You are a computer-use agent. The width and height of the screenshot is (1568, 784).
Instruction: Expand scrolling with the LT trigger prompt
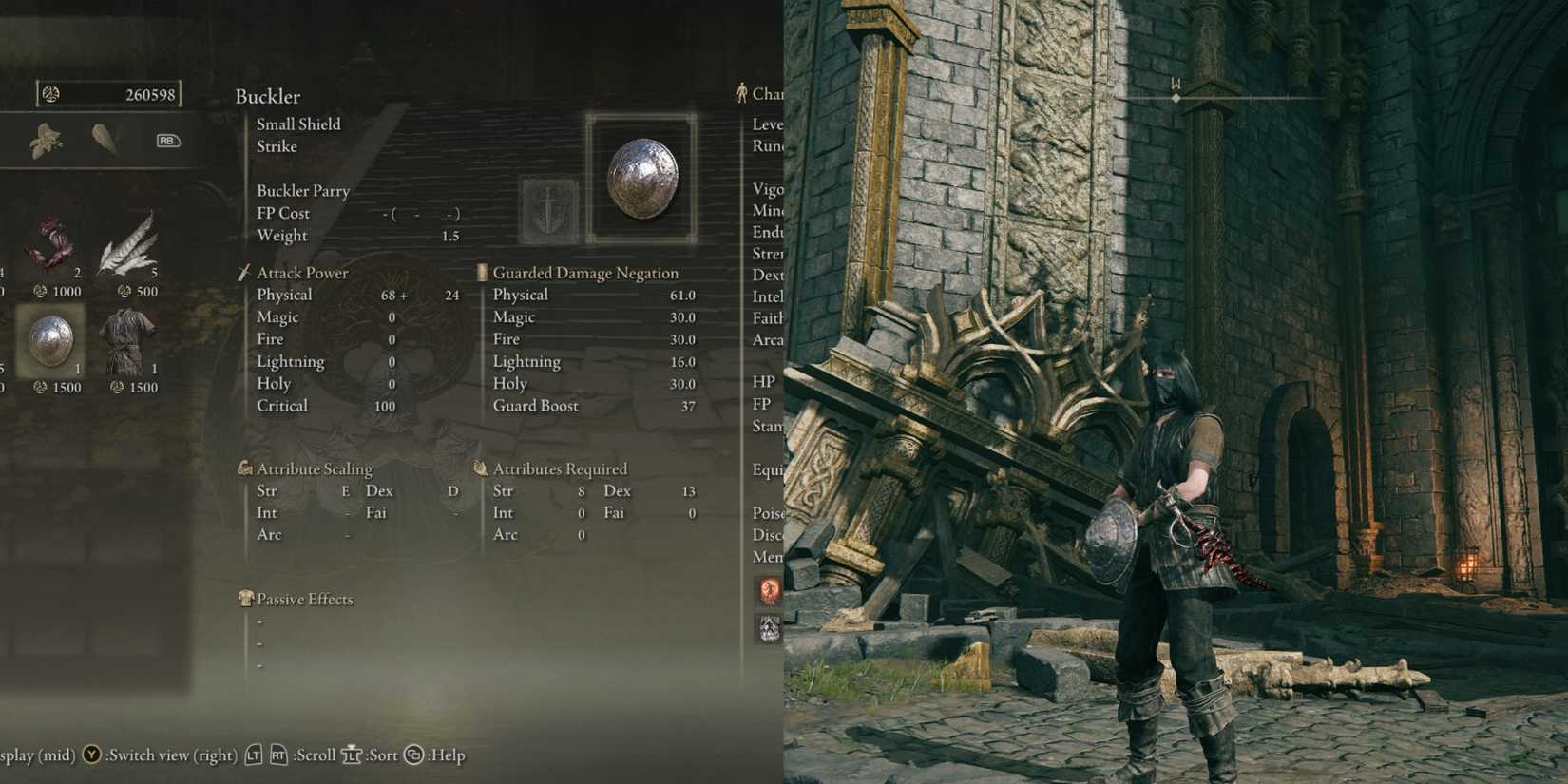click(x=254, y=755)
